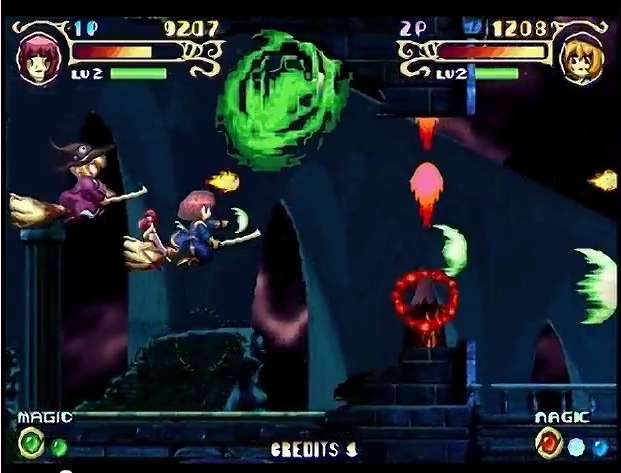This screenshot has width=621, height=473.
Task: Click player one's red-haired character portrait
Action: 37,55
